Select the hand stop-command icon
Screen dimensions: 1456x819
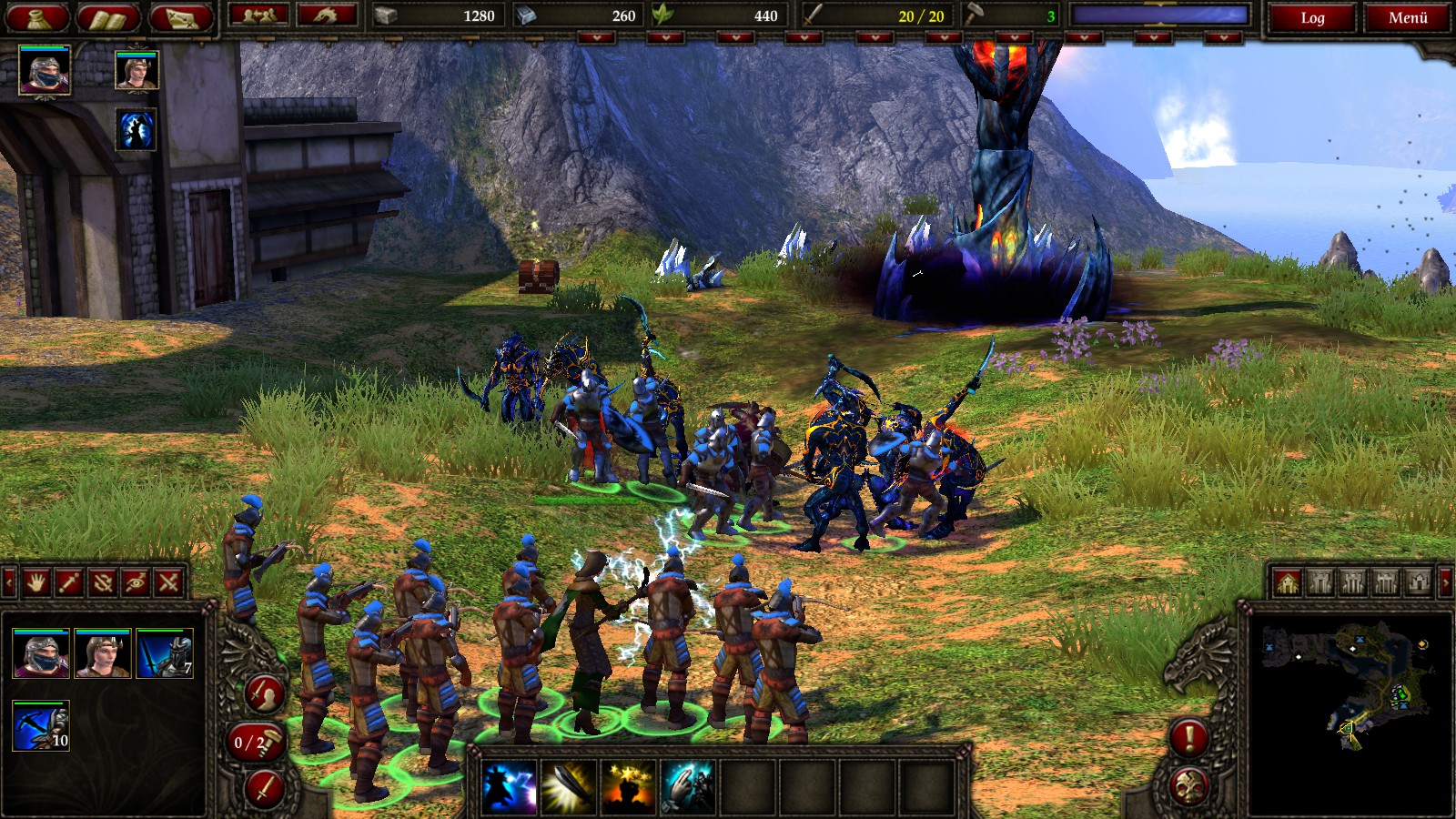tap(36, 583)
